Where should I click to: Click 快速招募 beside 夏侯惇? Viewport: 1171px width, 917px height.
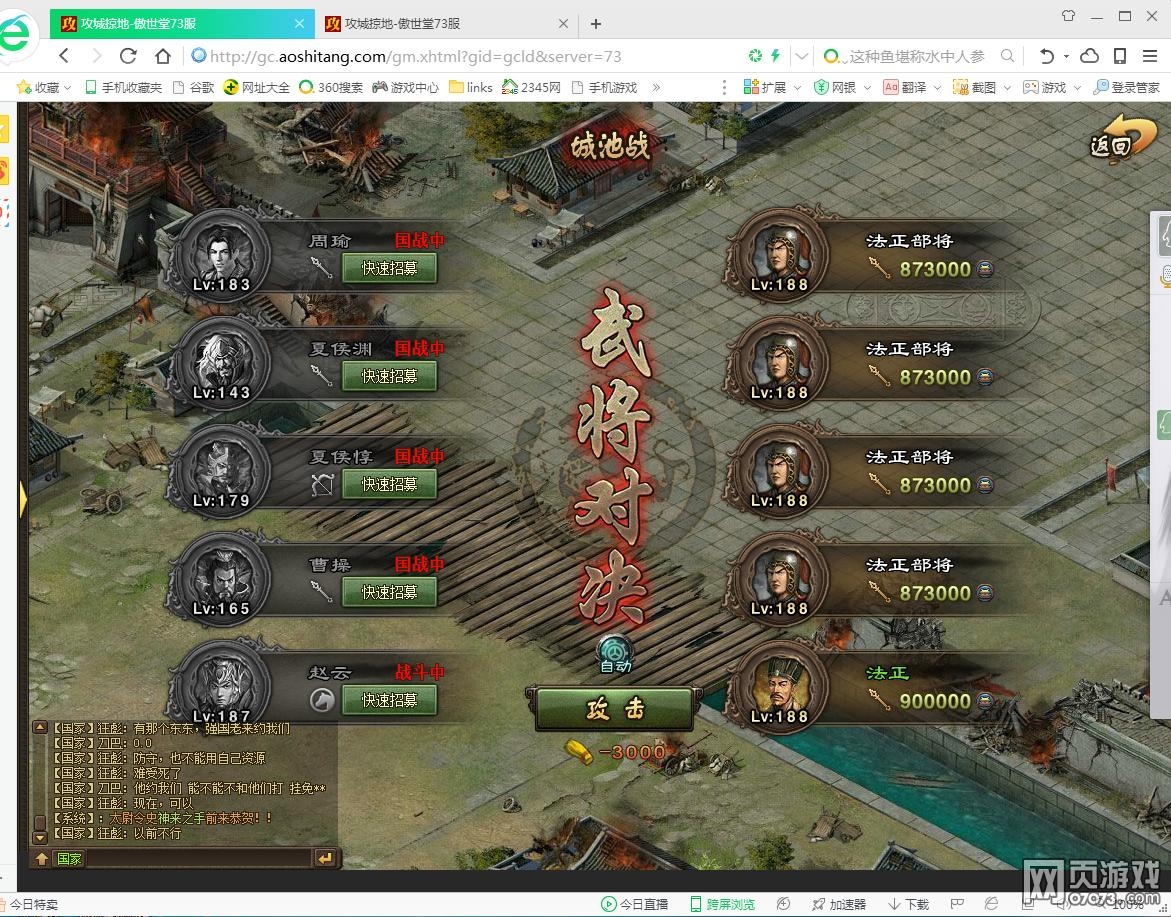click(389, 484)
